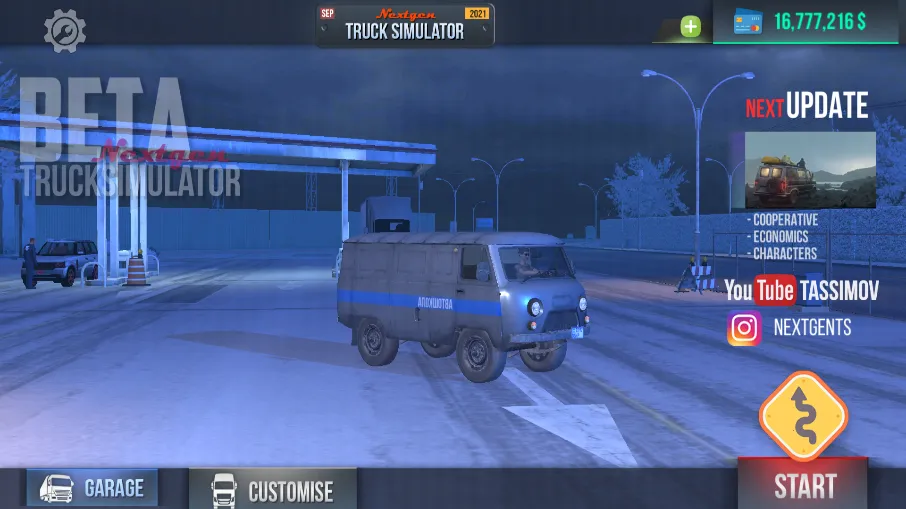Open the Instagram NEXTGENTS link
This screenshot has height=509, width=906.
(790, 327)
